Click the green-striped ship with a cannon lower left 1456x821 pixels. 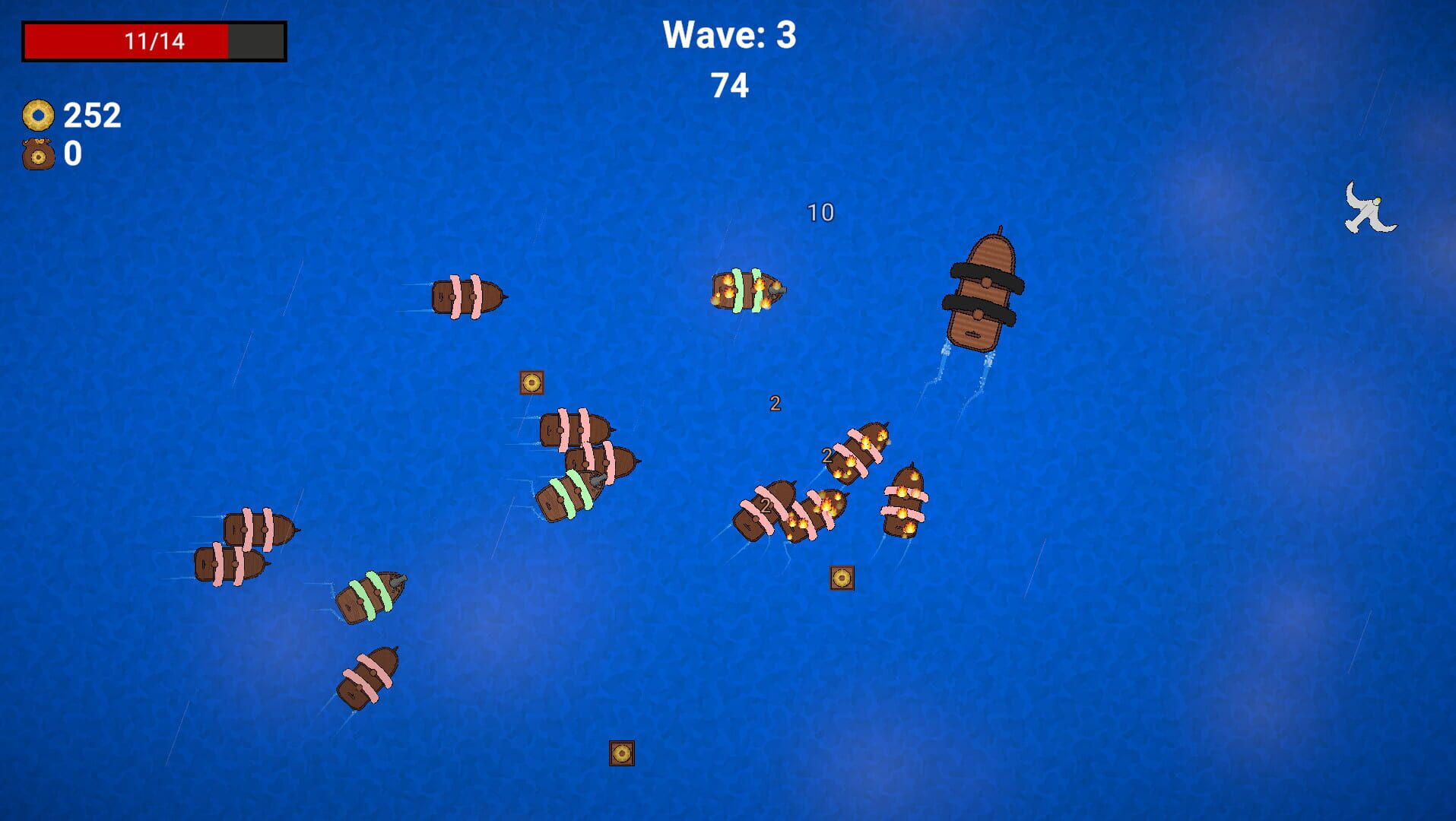[370, 597]
